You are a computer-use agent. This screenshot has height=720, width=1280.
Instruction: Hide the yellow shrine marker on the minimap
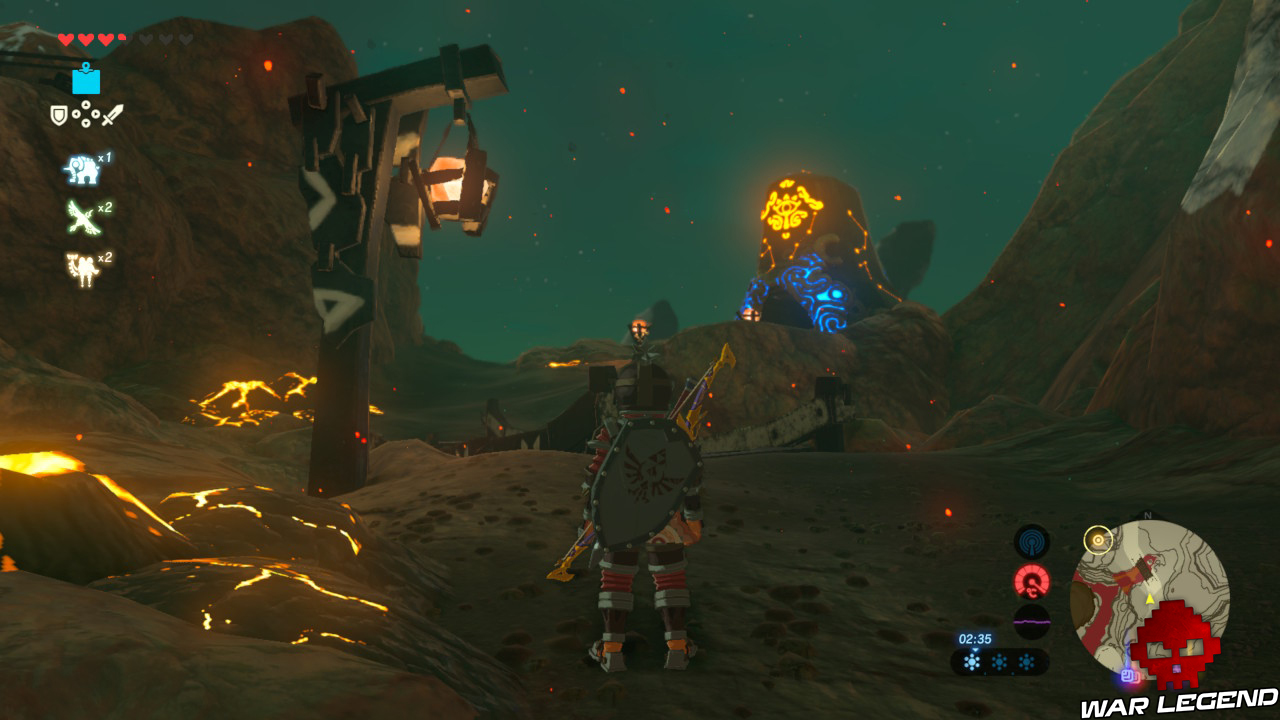point(1099,540)
